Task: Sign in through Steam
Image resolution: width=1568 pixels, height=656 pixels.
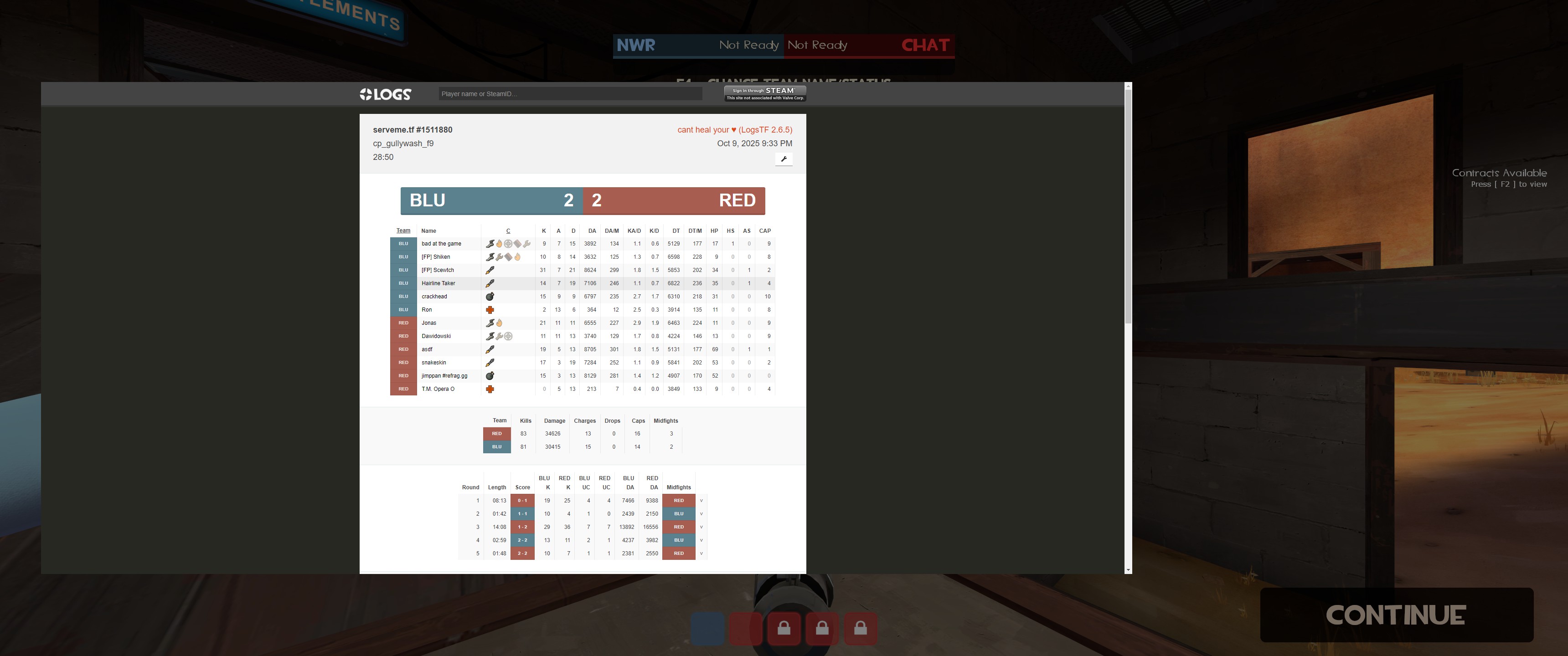Action: 765,93
